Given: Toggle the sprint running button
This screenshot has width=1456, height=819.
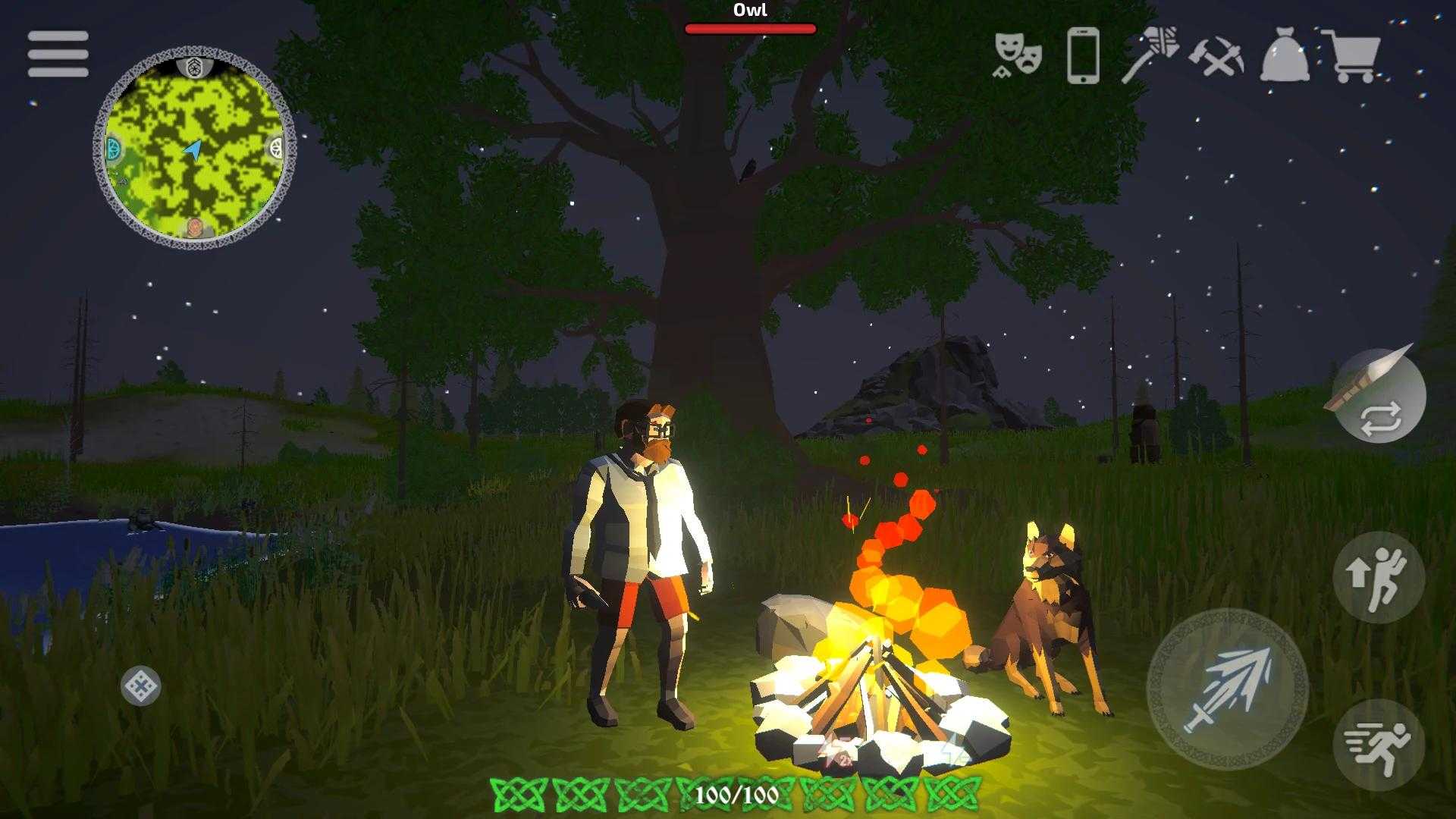Looking at the screenshot, I should tap(1379, 746).
